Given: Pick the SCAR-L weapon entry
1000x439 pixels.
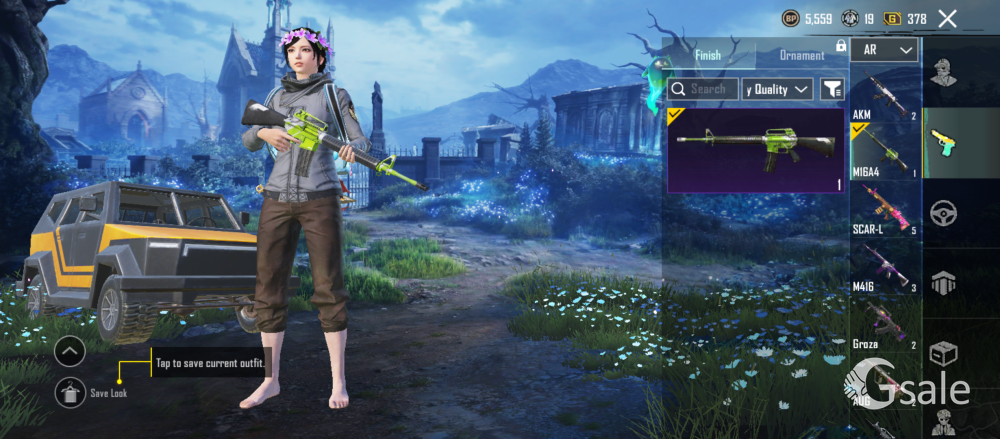Looking at the screenshot, I should pyautogui.click(x=884, y=208).
